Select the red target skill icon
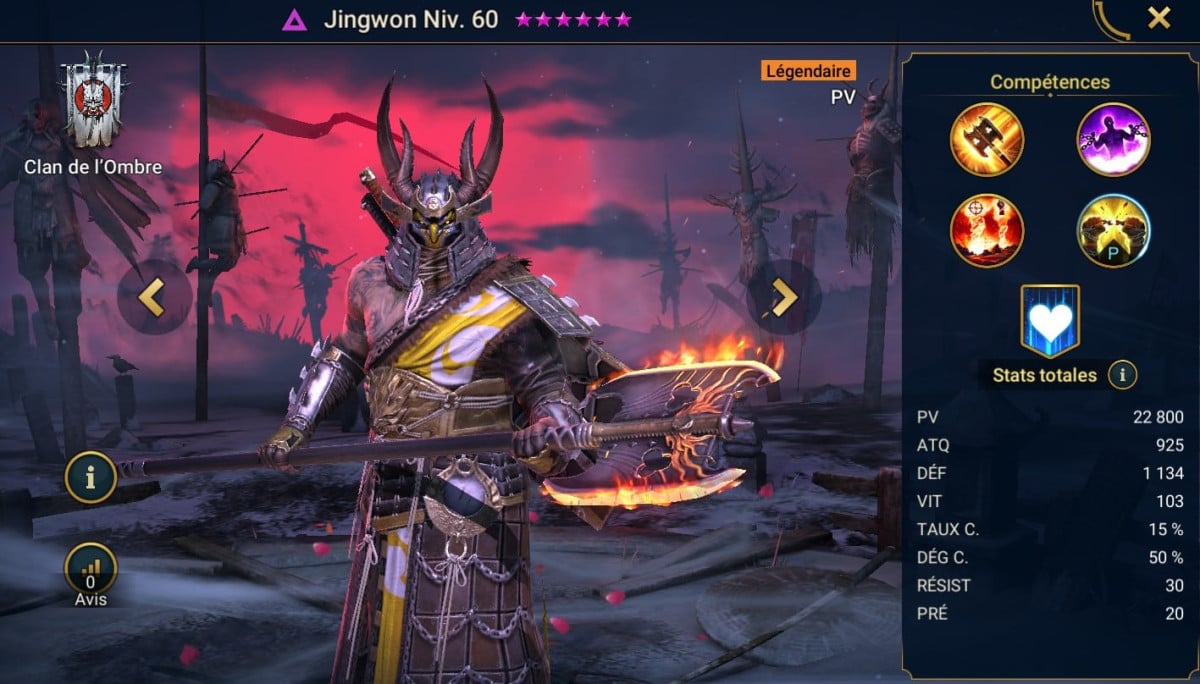 pyautogui.click(x=986, y=231)
